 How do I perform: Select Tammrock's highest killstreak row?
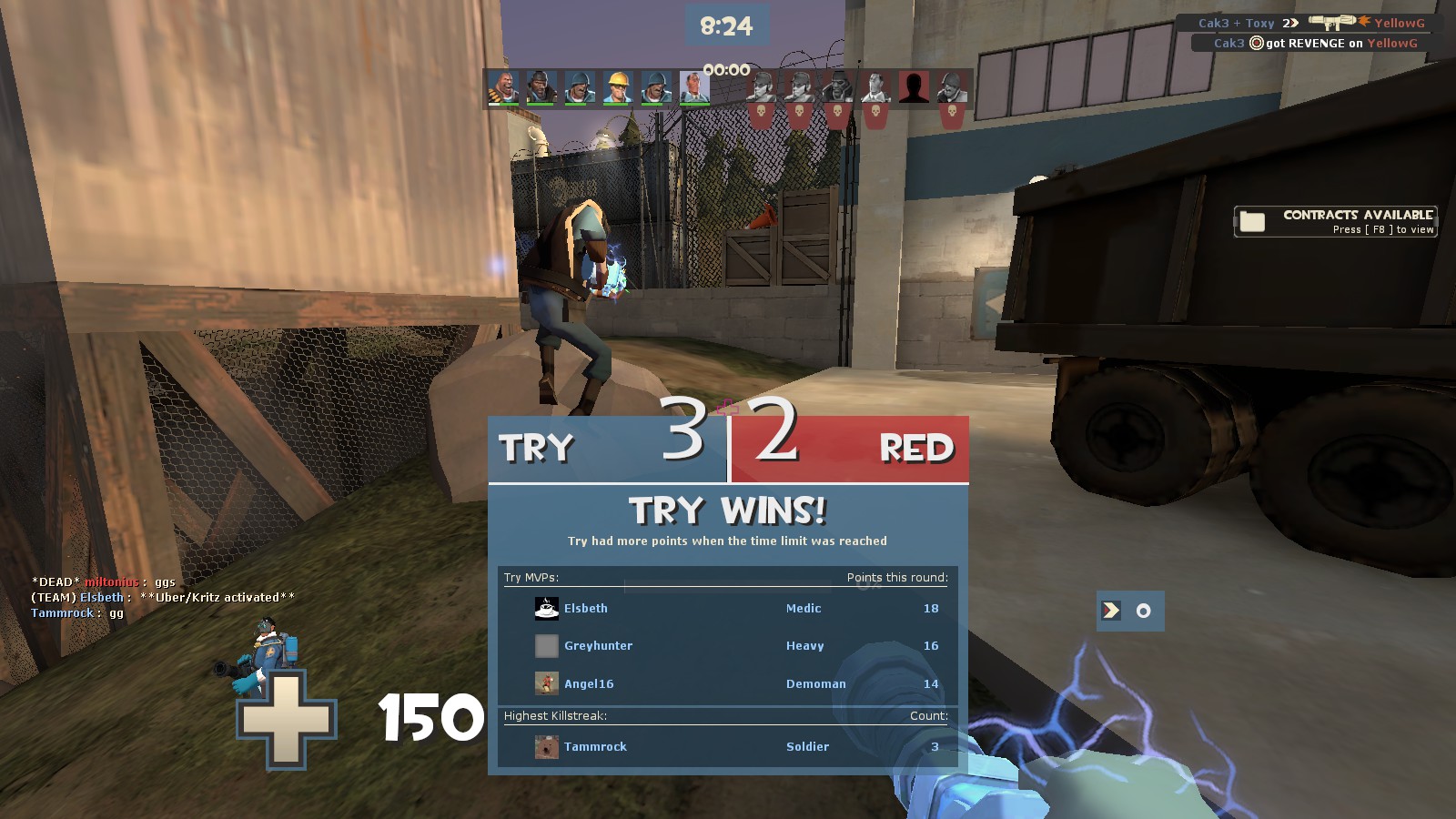click(728, 747)
